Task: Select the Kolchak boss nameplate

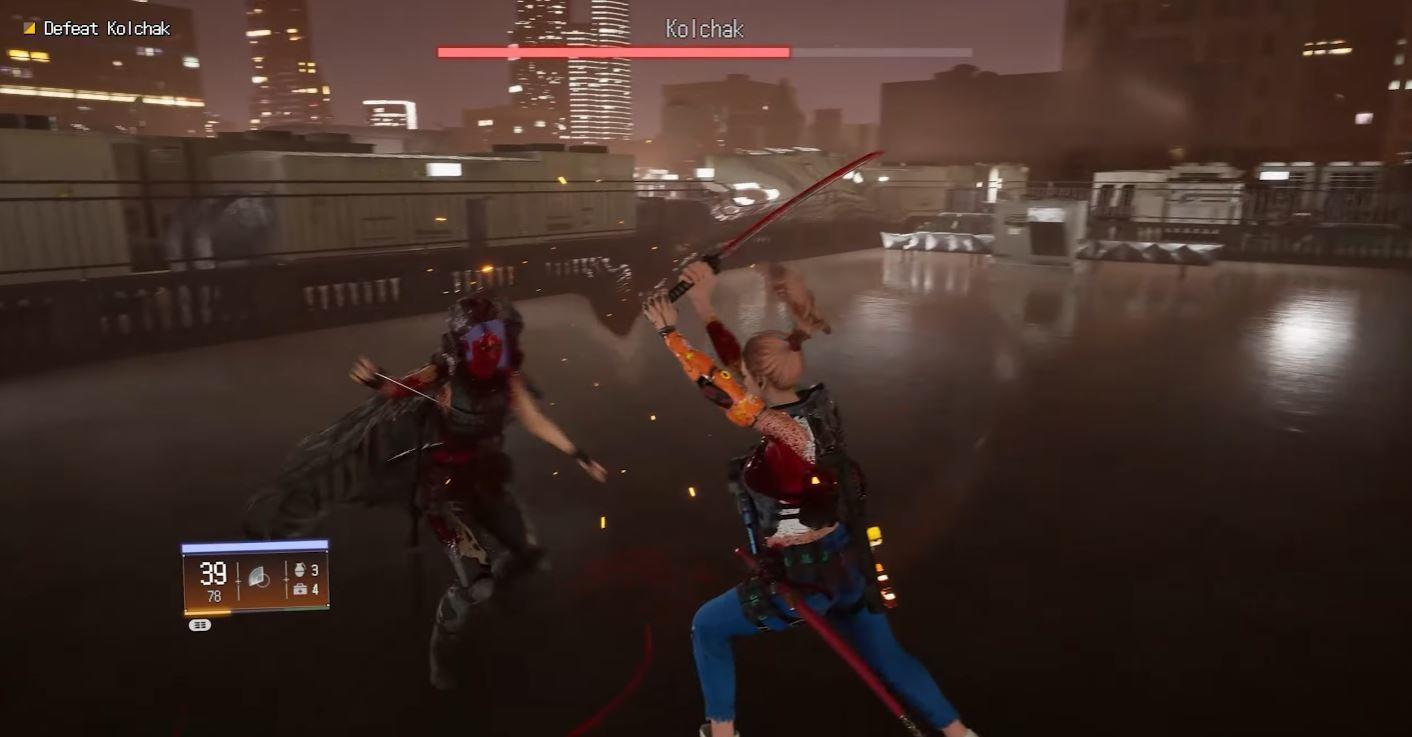Action: [x=705, y=29]
